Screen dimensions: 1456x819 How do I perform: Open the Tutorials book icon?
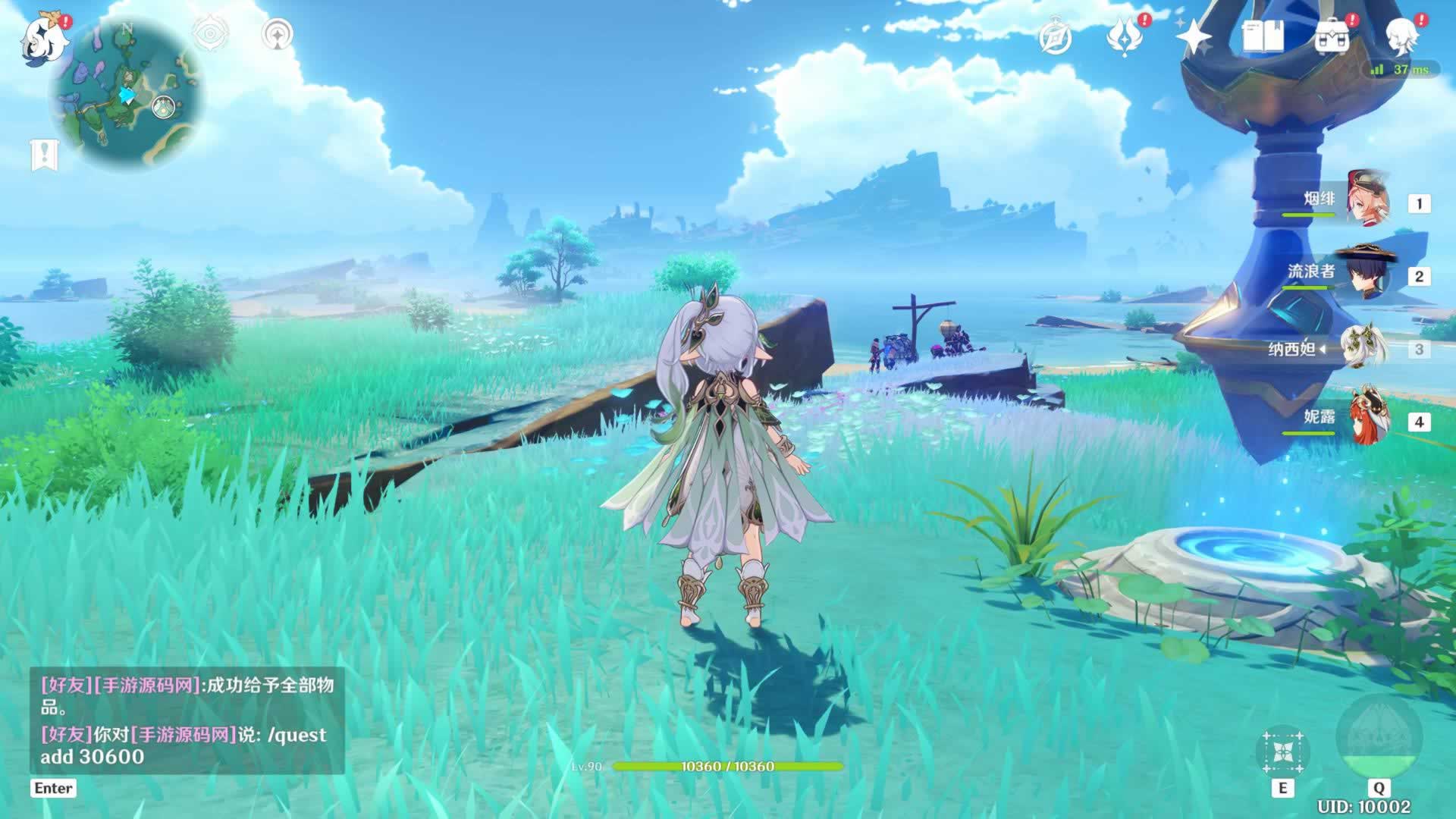click(x=1263, y=36)
